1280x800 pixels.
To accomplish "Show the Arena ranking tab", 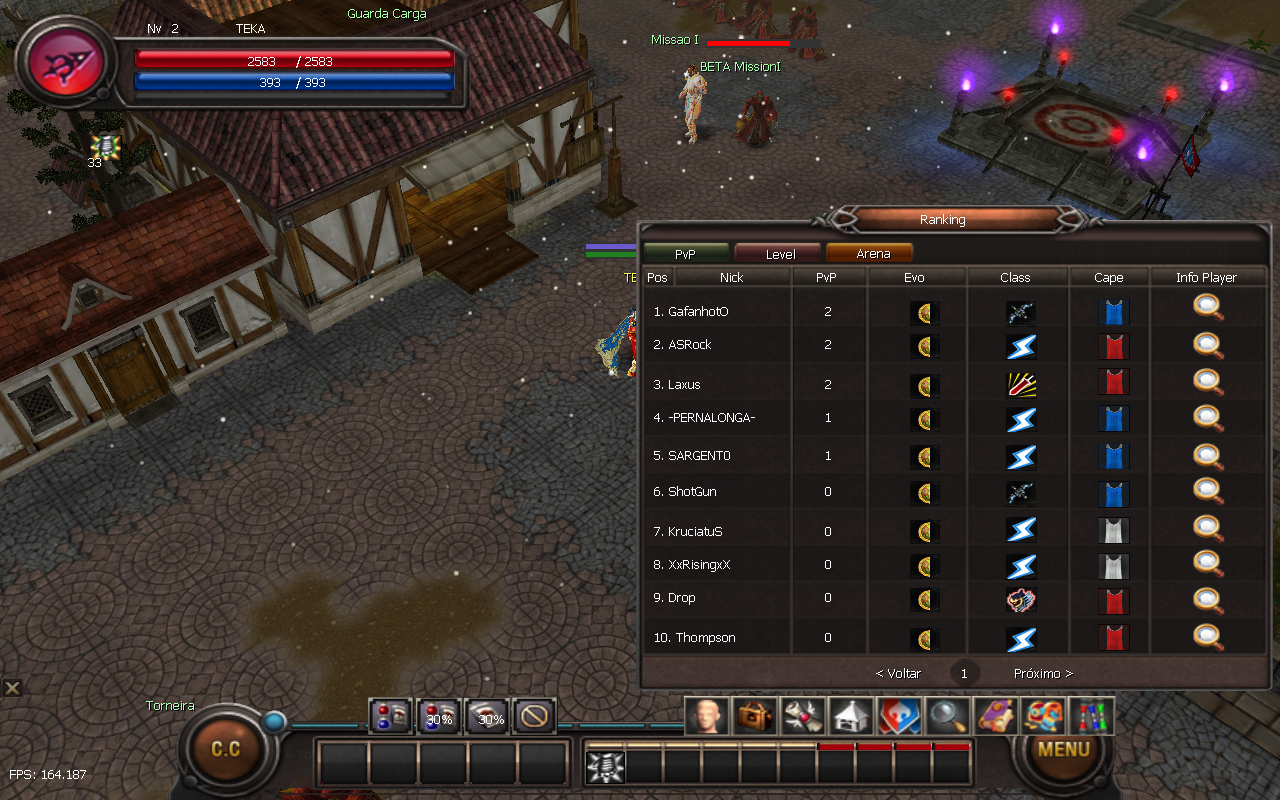I will [872, 254].
